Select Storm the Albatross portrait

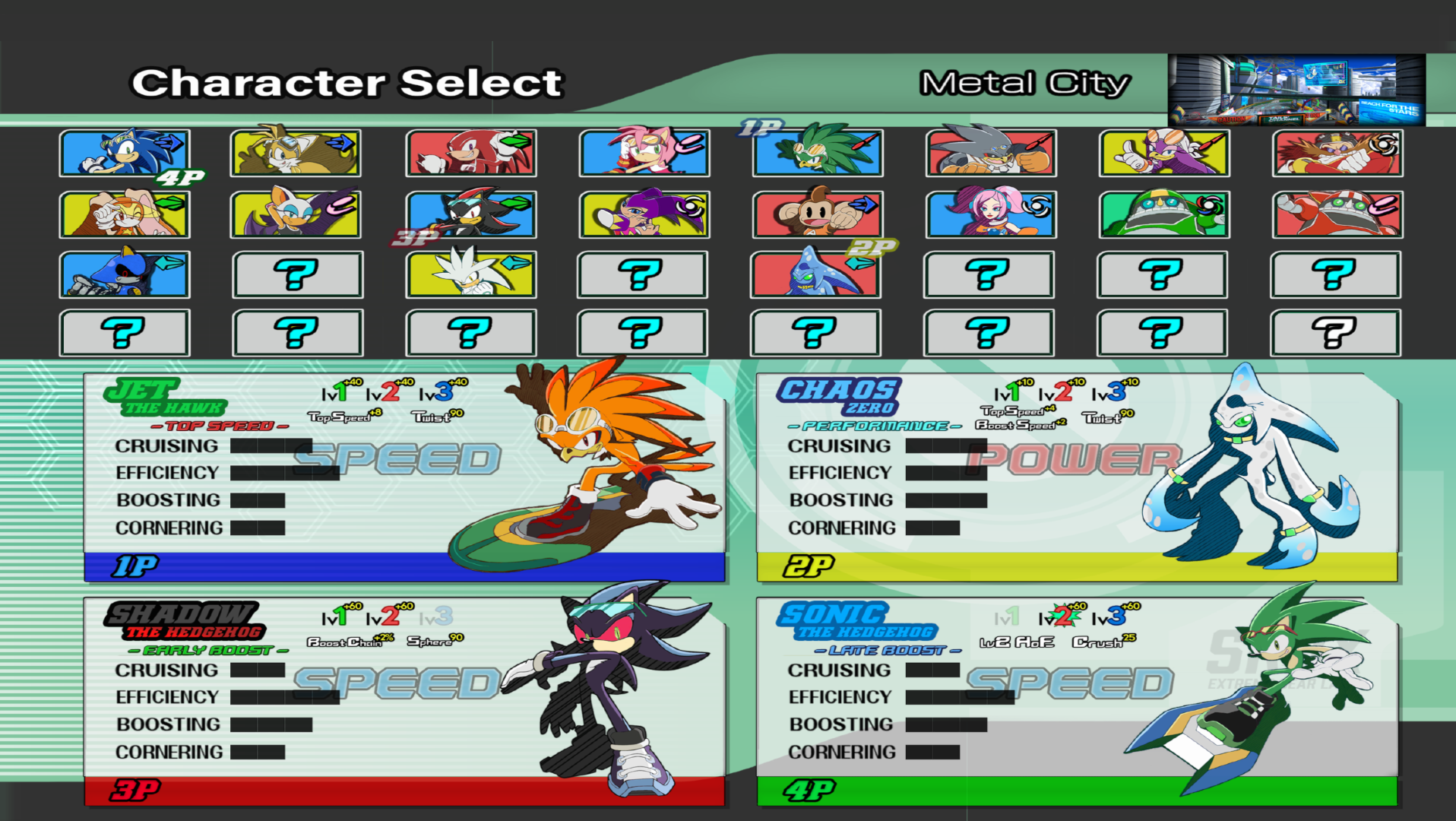pos(991,153)
